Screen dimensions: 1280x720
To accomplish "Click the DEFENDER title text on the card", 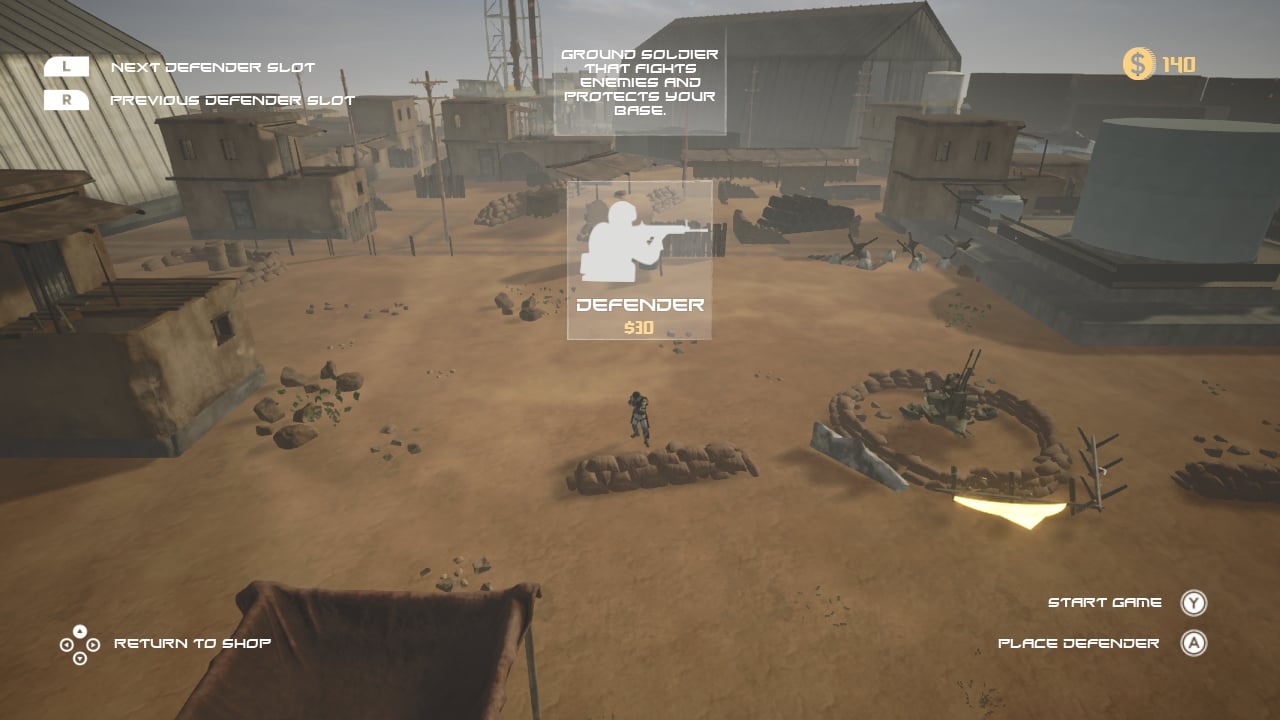I will (x=640, y=303).
